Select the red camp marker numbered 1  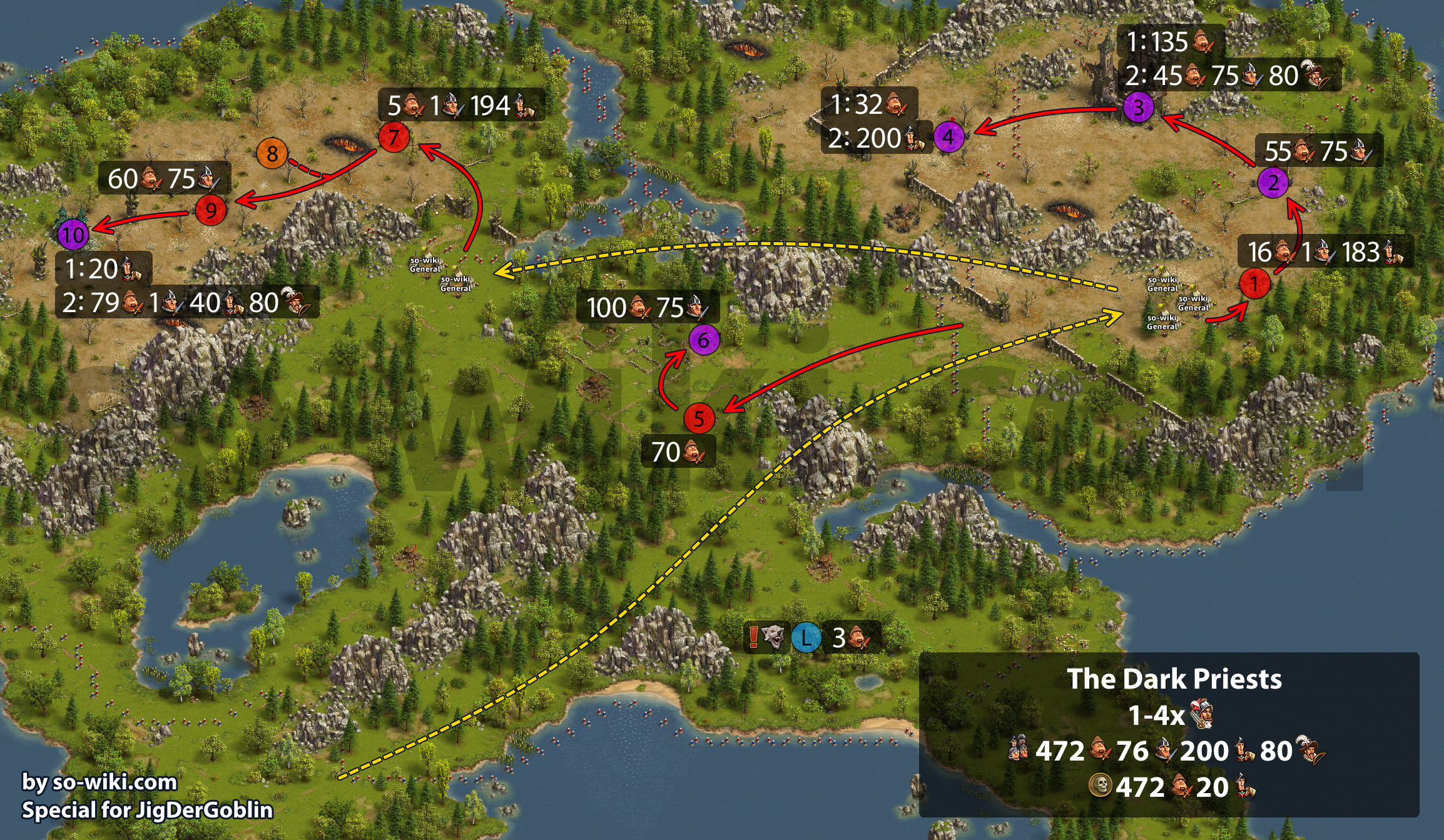click(1254, 283)
